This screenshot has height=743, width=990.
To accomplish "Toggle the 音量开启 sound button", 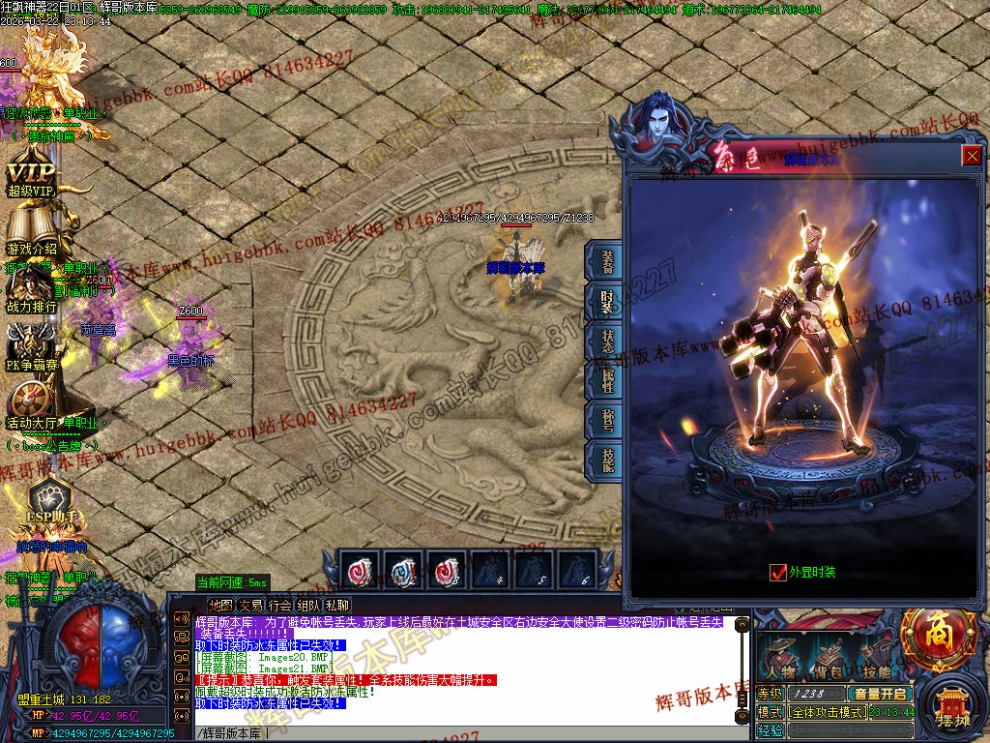I will coord(878,693).
